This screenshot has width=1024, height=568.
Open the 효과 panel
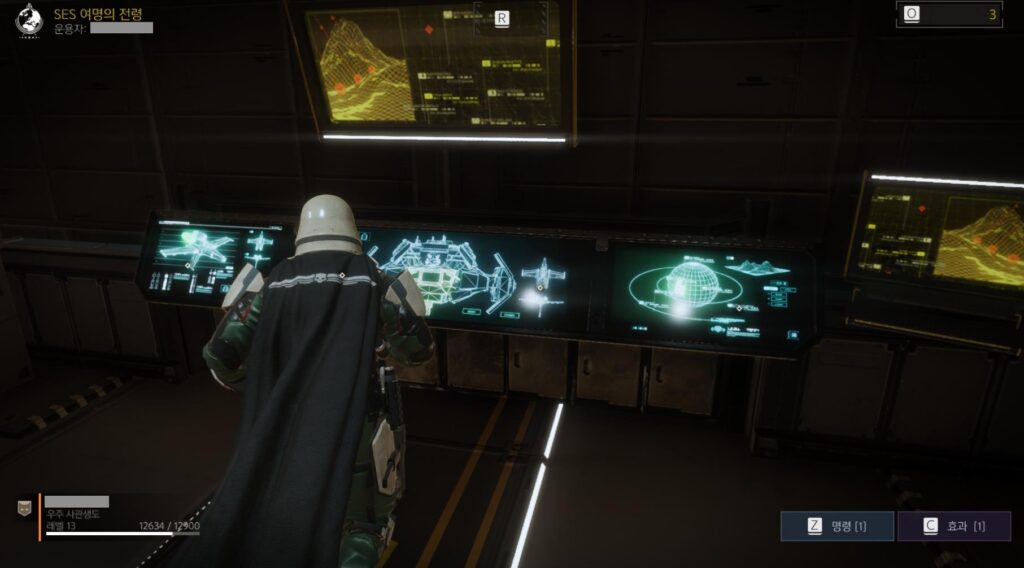953,526
